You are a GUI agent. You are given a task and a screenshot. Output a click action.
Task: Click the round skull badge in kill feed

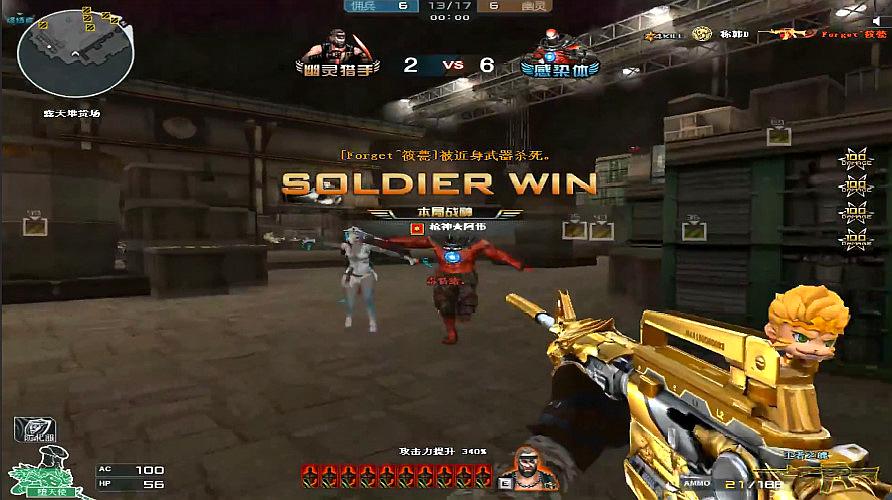(x=700, y=35)
